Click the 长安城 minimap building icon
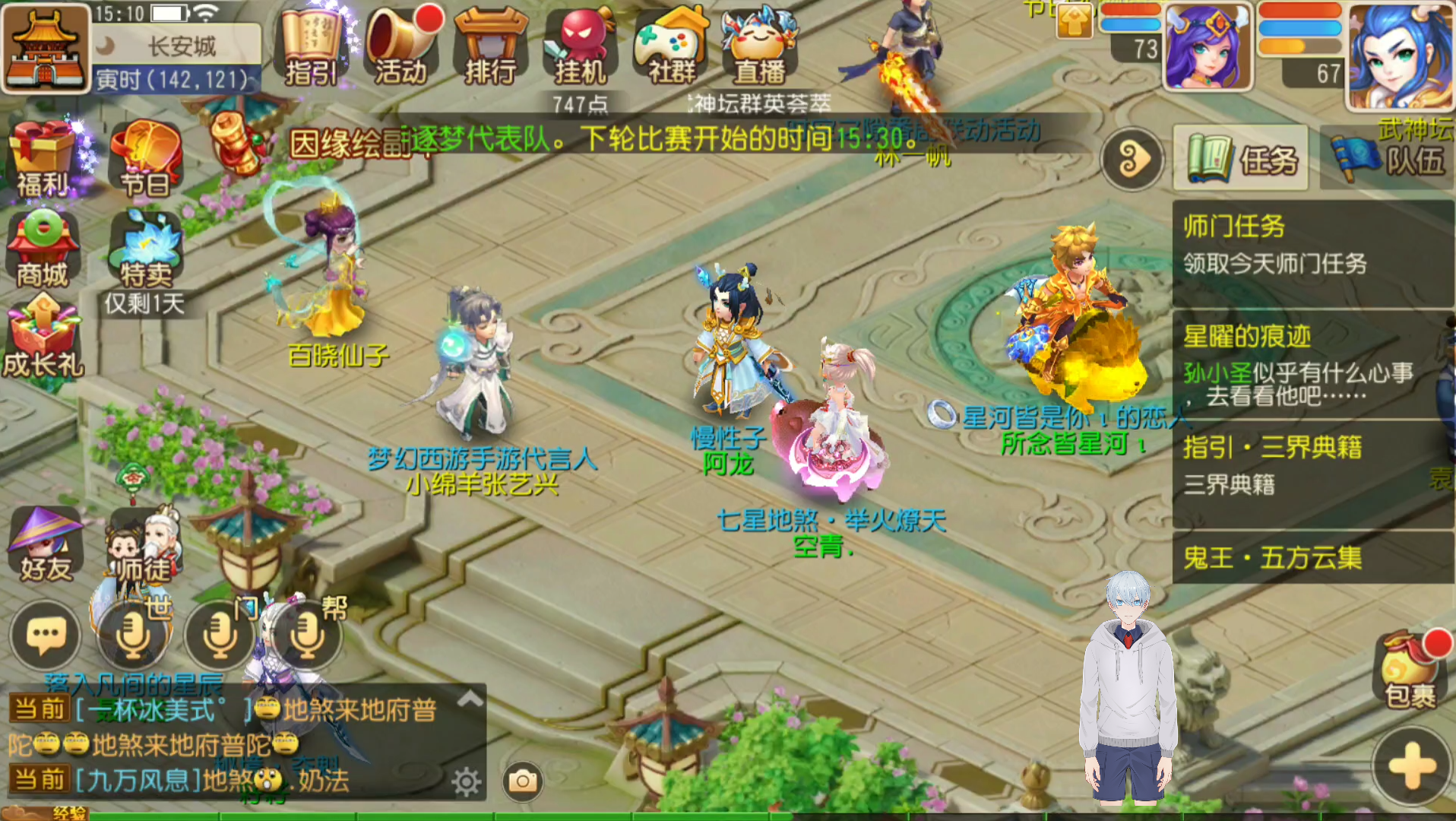The image size is (1456, 821). click(x=45, y=48)
